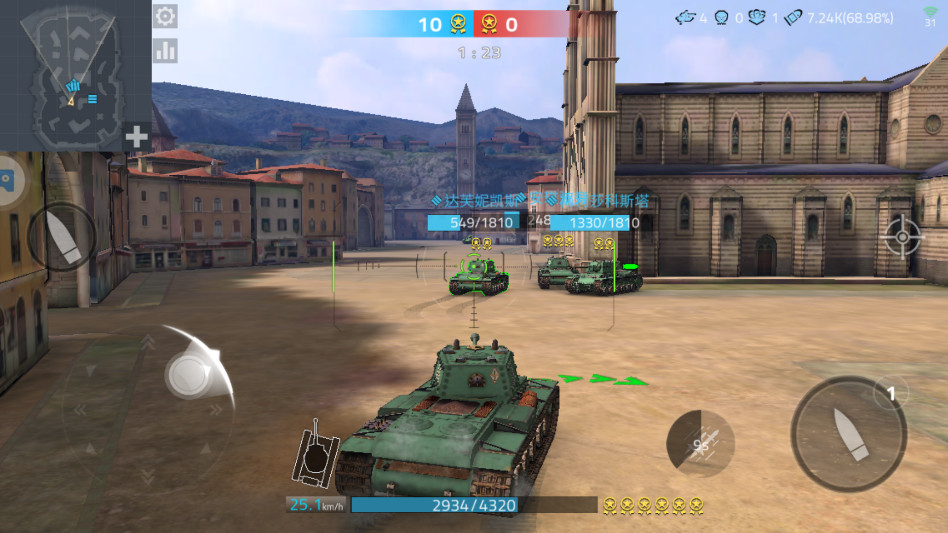Tap the blue icon at the left edge
This screenshot has height=533, width=948.
pos(5,180)
